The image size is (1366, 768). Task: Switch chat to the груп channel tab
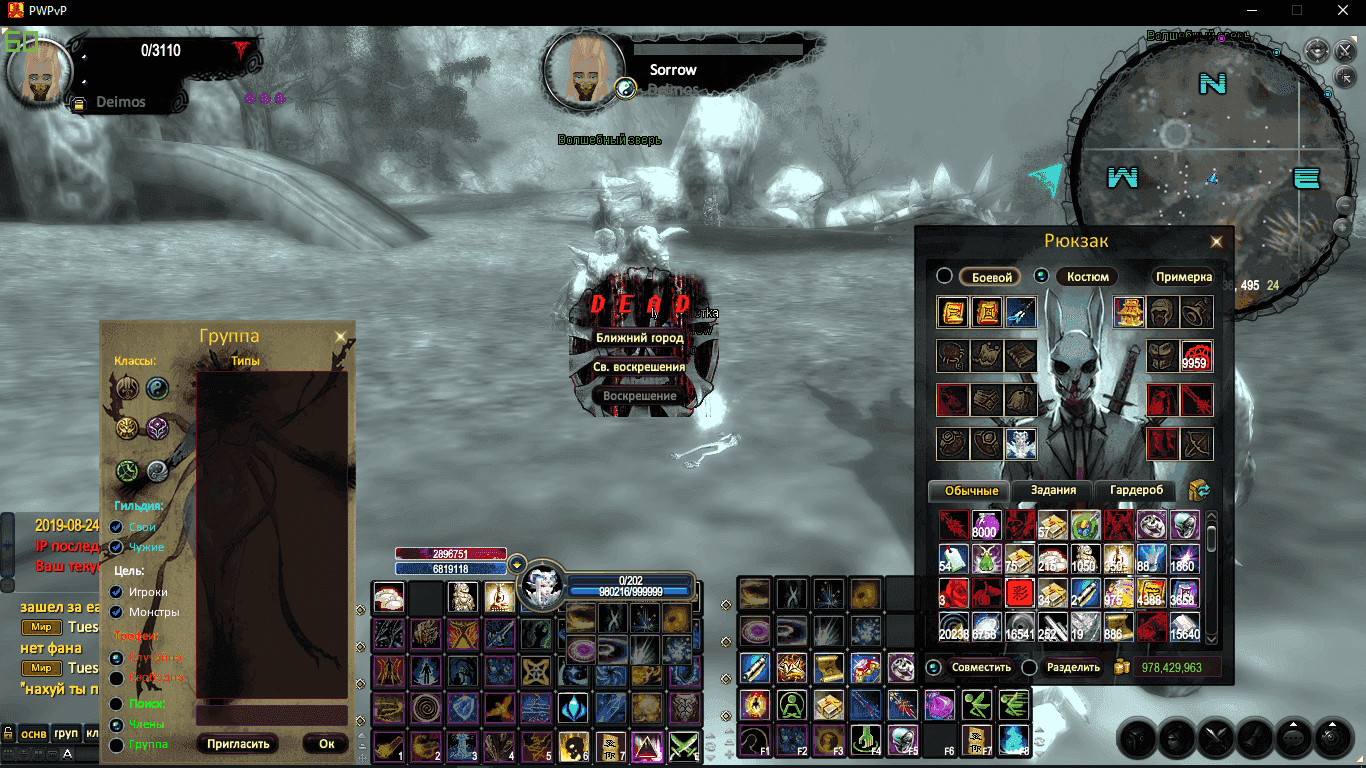click(66, 733)
